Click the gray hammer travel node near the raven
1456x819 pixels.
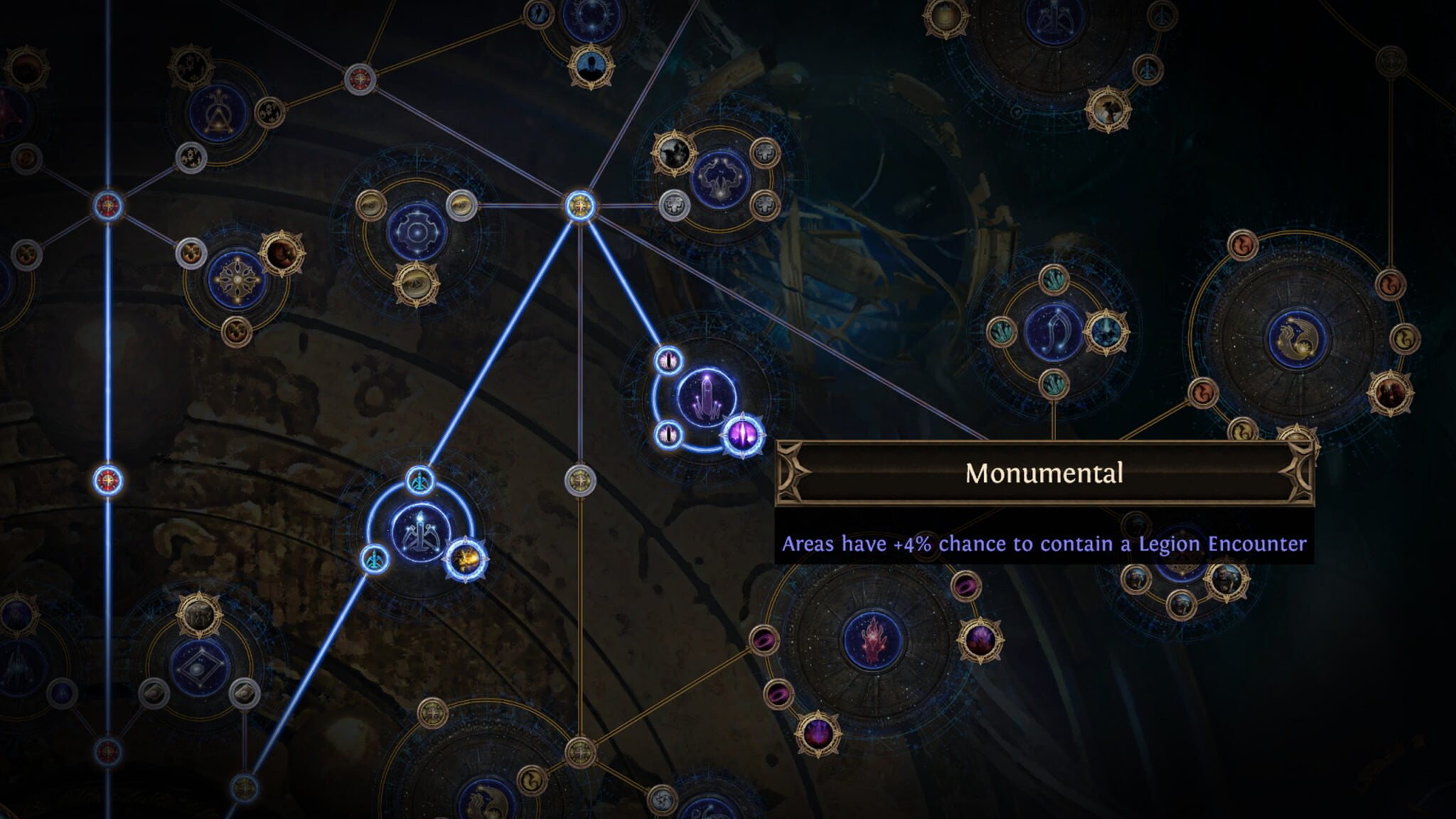(675, 206)
